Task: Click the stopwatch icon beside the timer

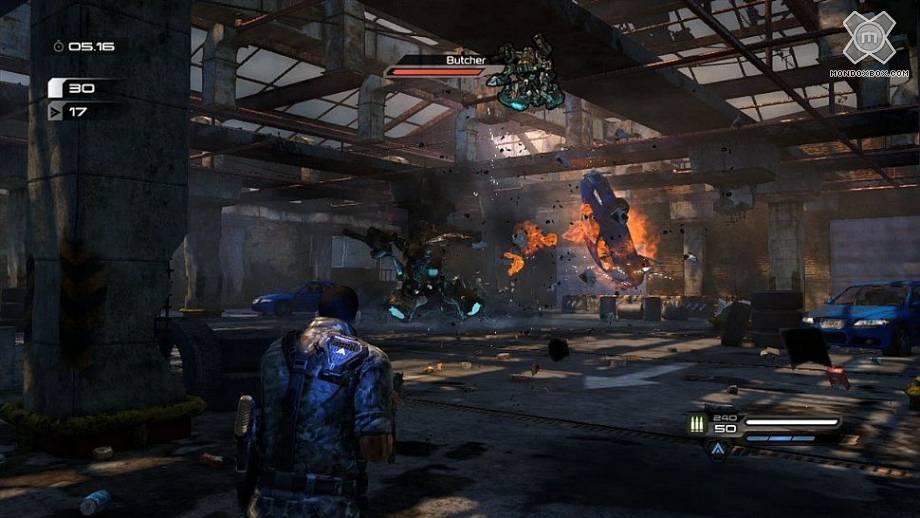Action: tap(59, 46)
